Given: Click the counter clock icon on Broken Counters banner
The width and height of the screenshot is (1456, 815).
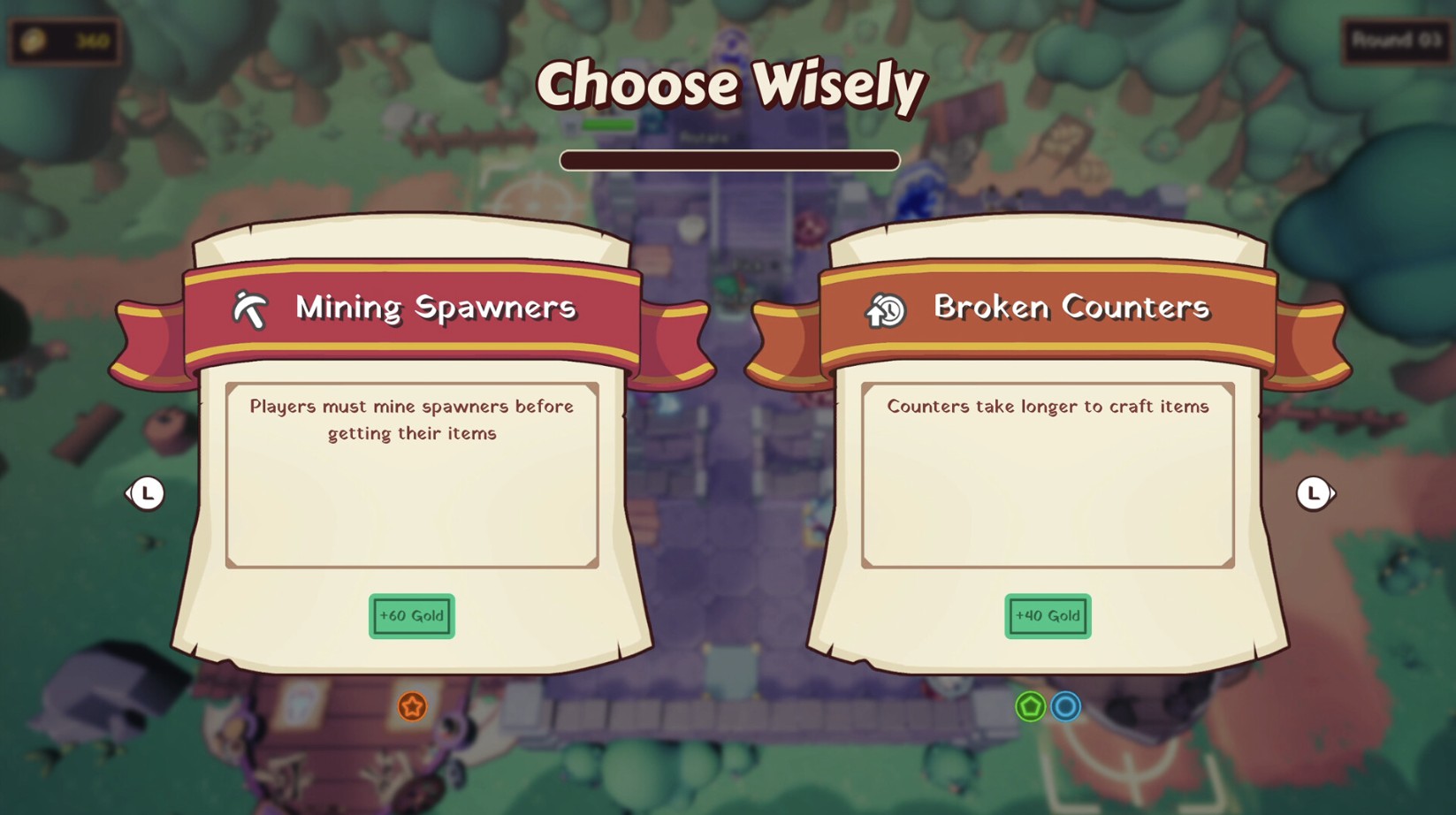Looking at the screenshot, I should [x=883, y=308].
